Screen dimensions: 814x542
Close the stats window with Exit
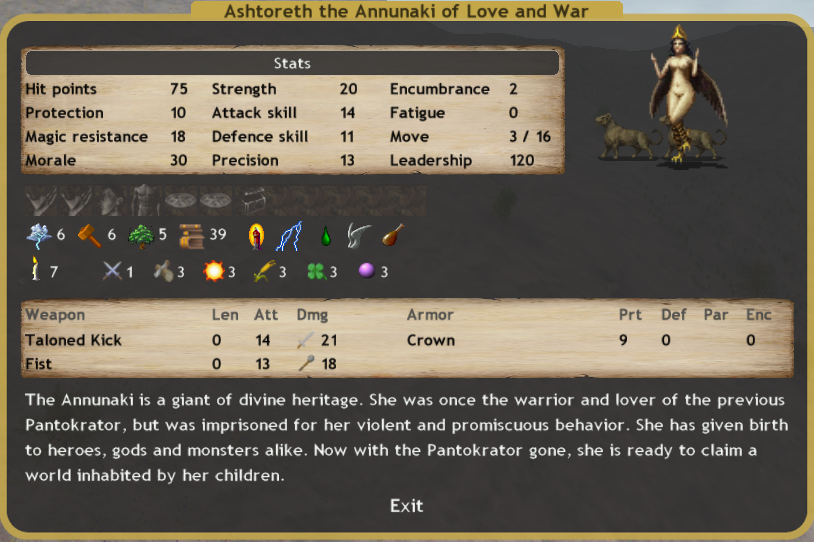pyautogui.click(x=406, y=506)
